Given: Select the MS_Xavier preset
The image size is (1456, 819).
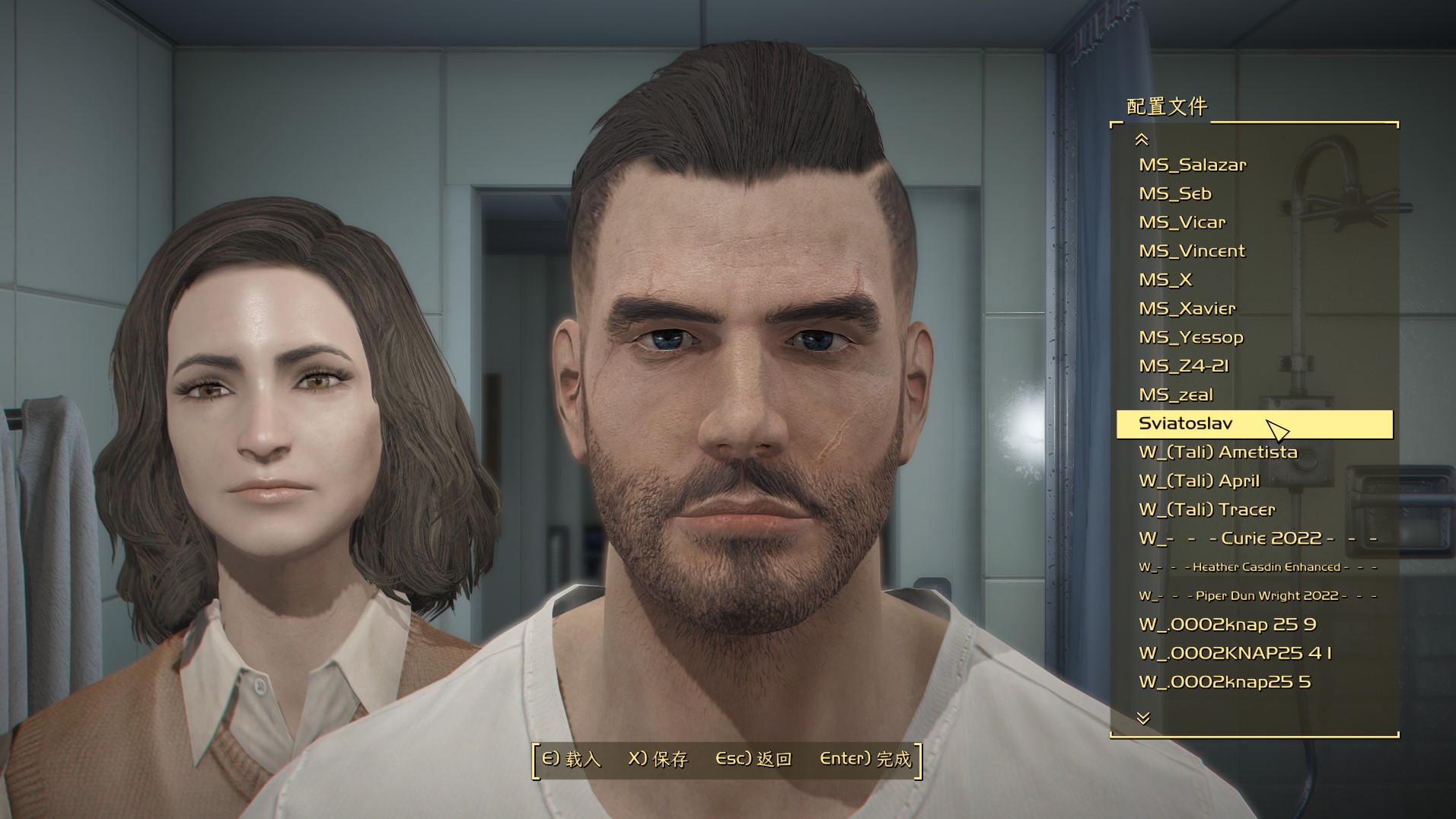Looking at the screenshot, I should click(1187, 309).
